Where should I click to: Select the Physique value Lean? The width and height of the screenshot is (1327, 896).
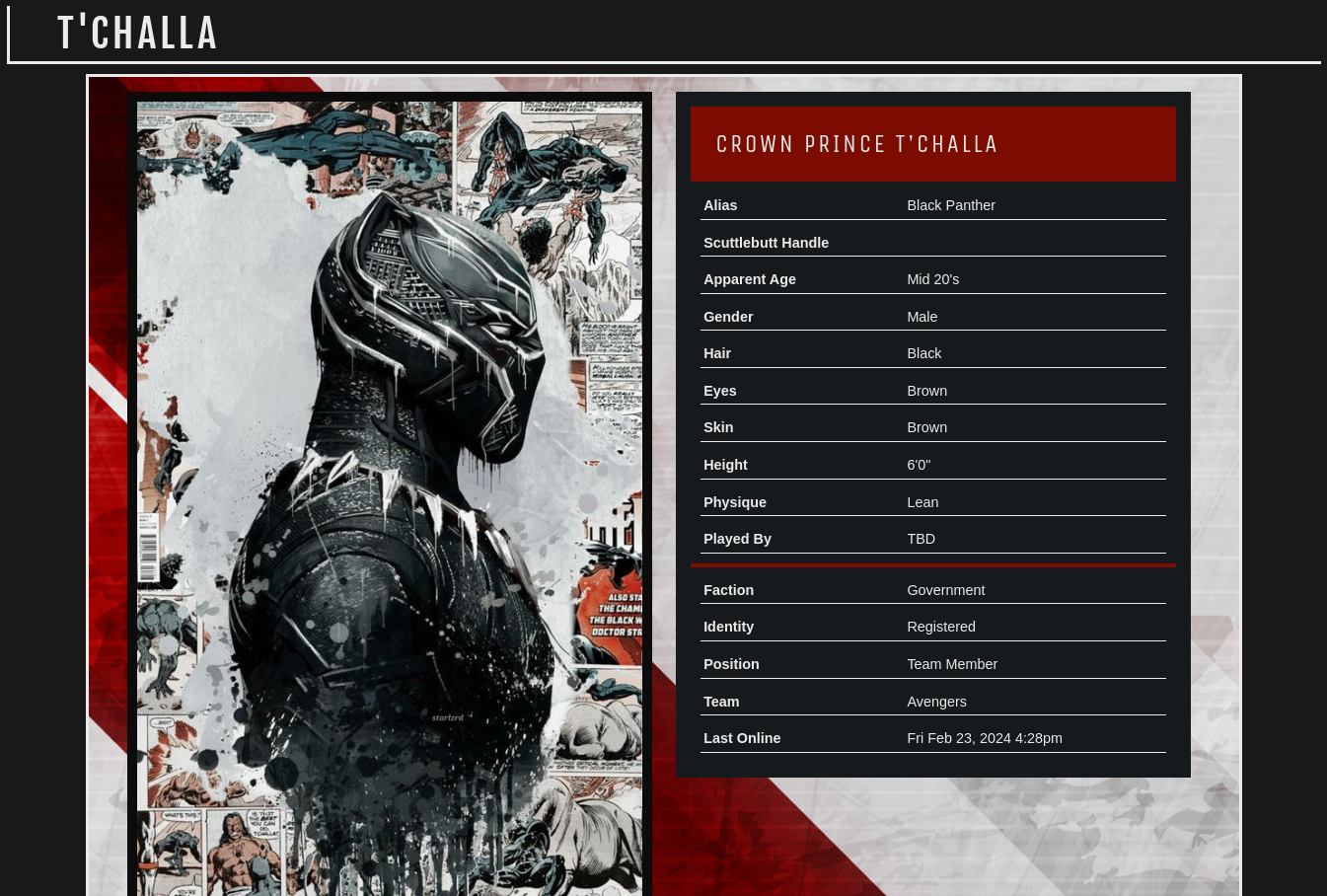pos(922,501)
